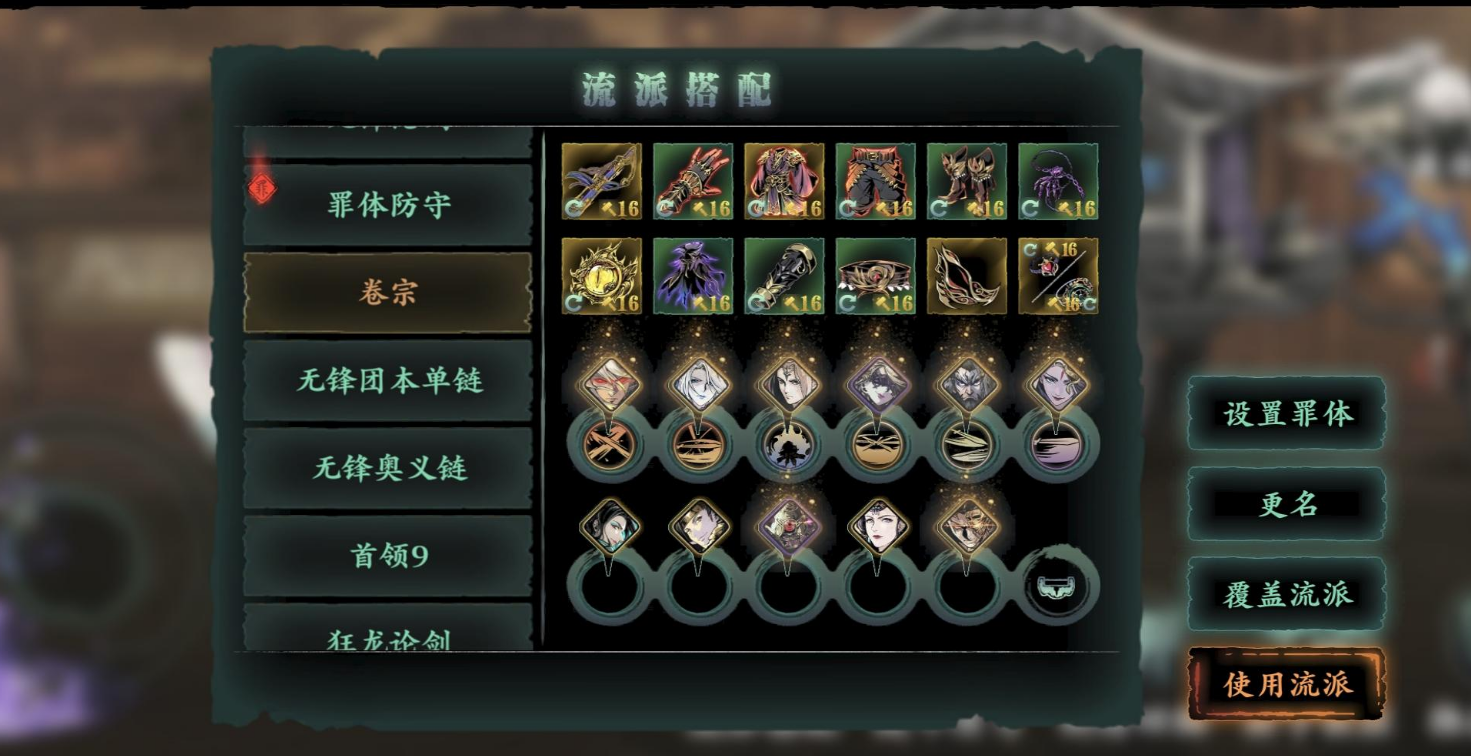The width and height of the screenshot is (1471, 756).
Task: Click the dark feather cloak item
Action: [x=693, y=275]
